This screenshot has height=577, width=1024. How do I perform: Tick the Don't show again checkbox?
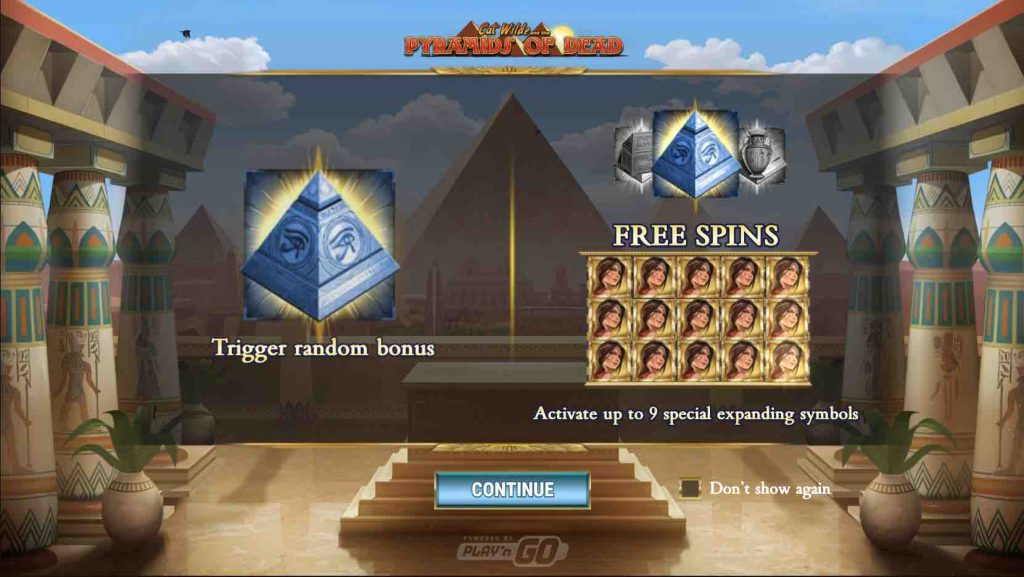pyautogui.click(x=689, y=488)
